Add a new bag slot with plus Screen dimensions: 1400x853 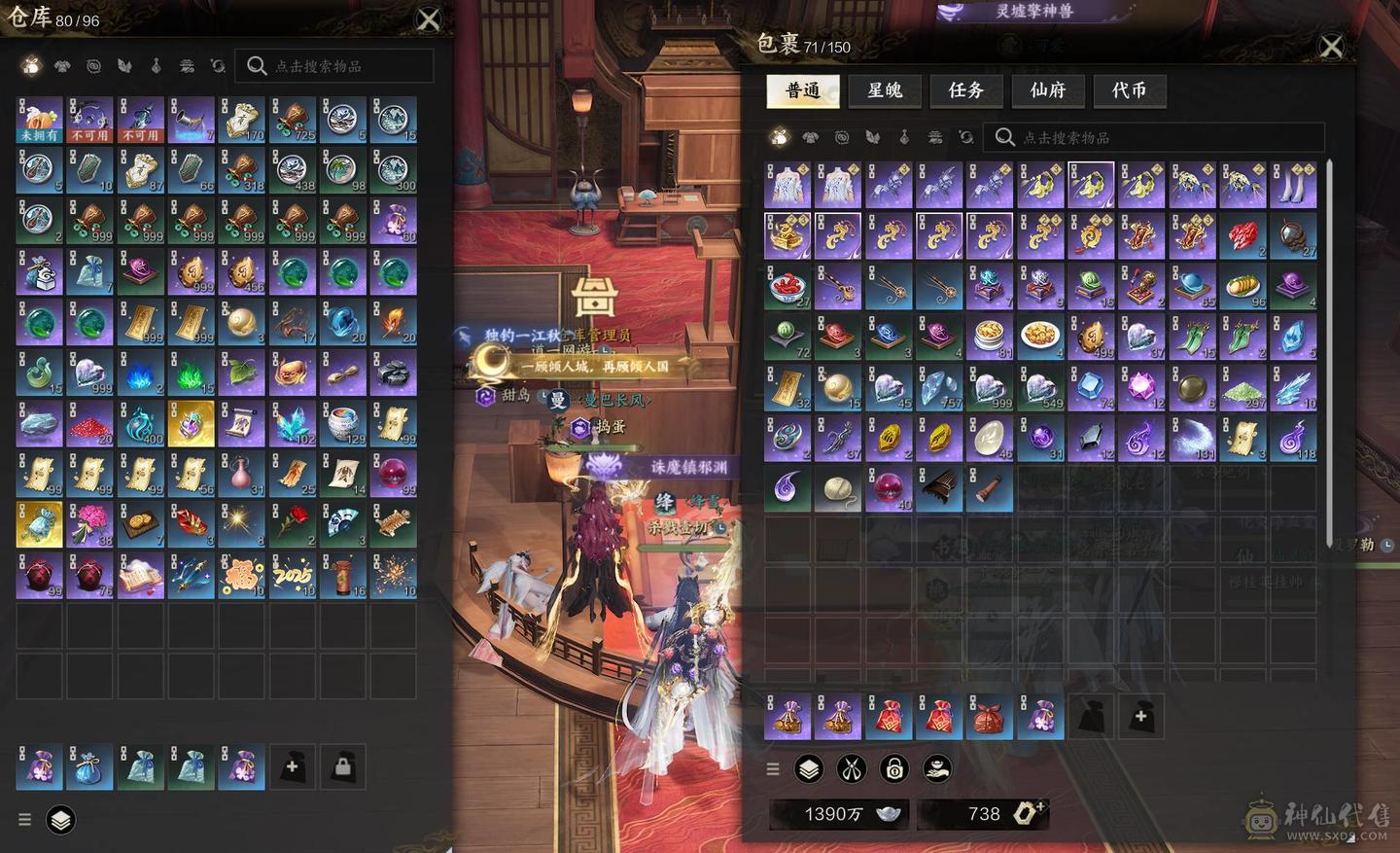coord(1141,717)
